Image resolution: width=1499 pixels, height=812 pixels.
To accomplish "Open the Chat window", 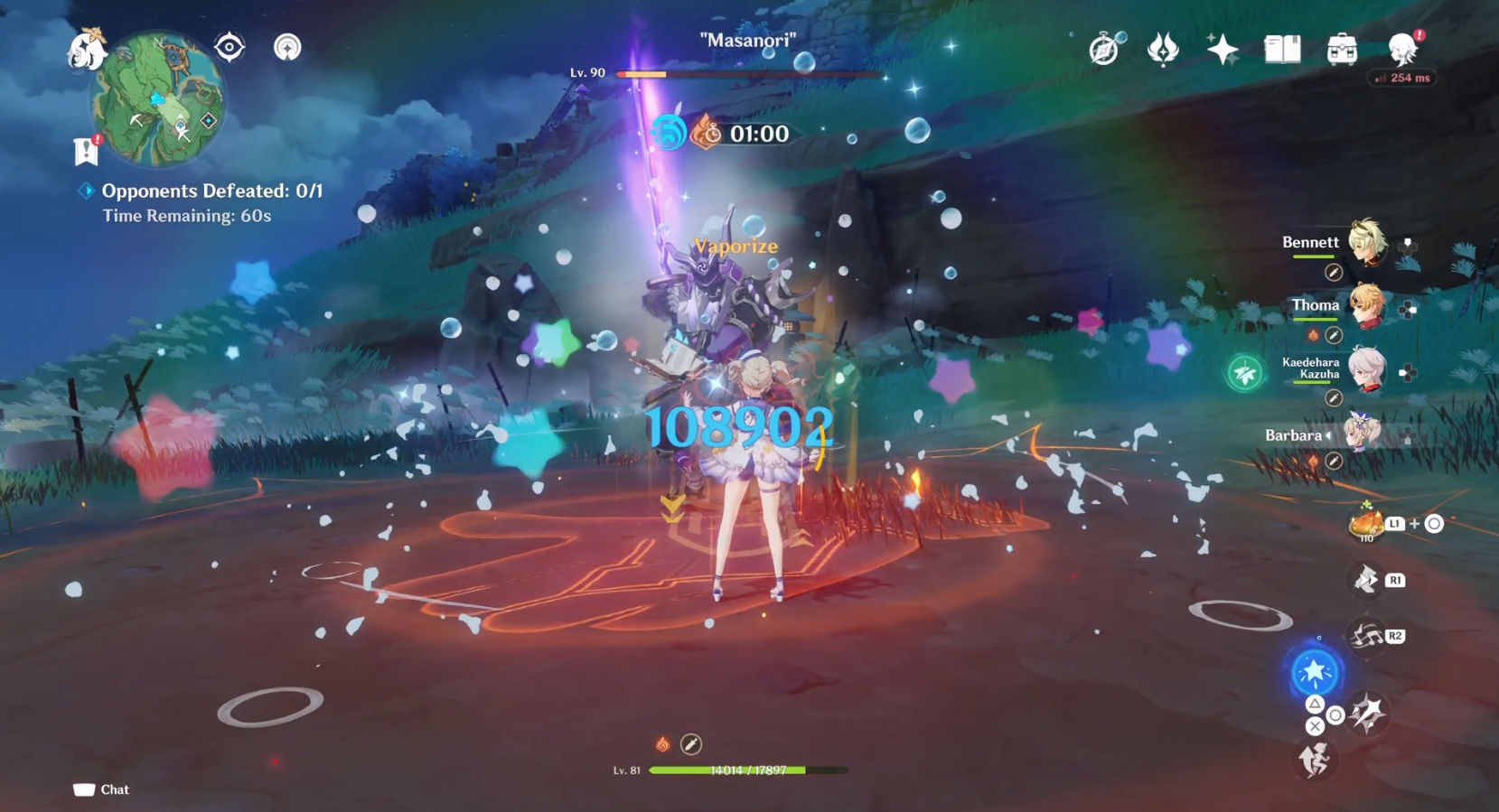I will pos(100,789).
